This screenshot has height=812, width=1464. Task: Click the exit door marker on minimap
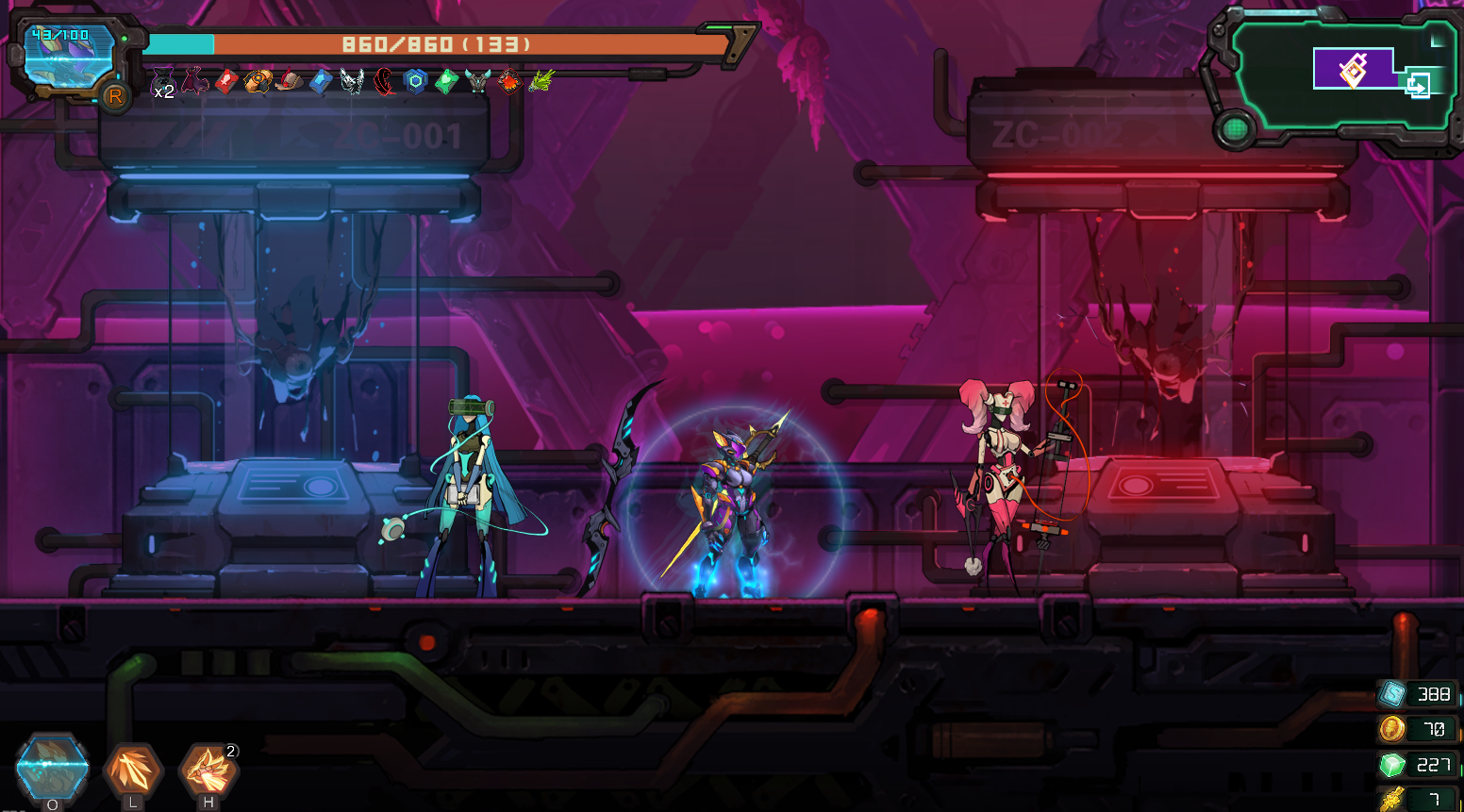(x=1417, y=86)
